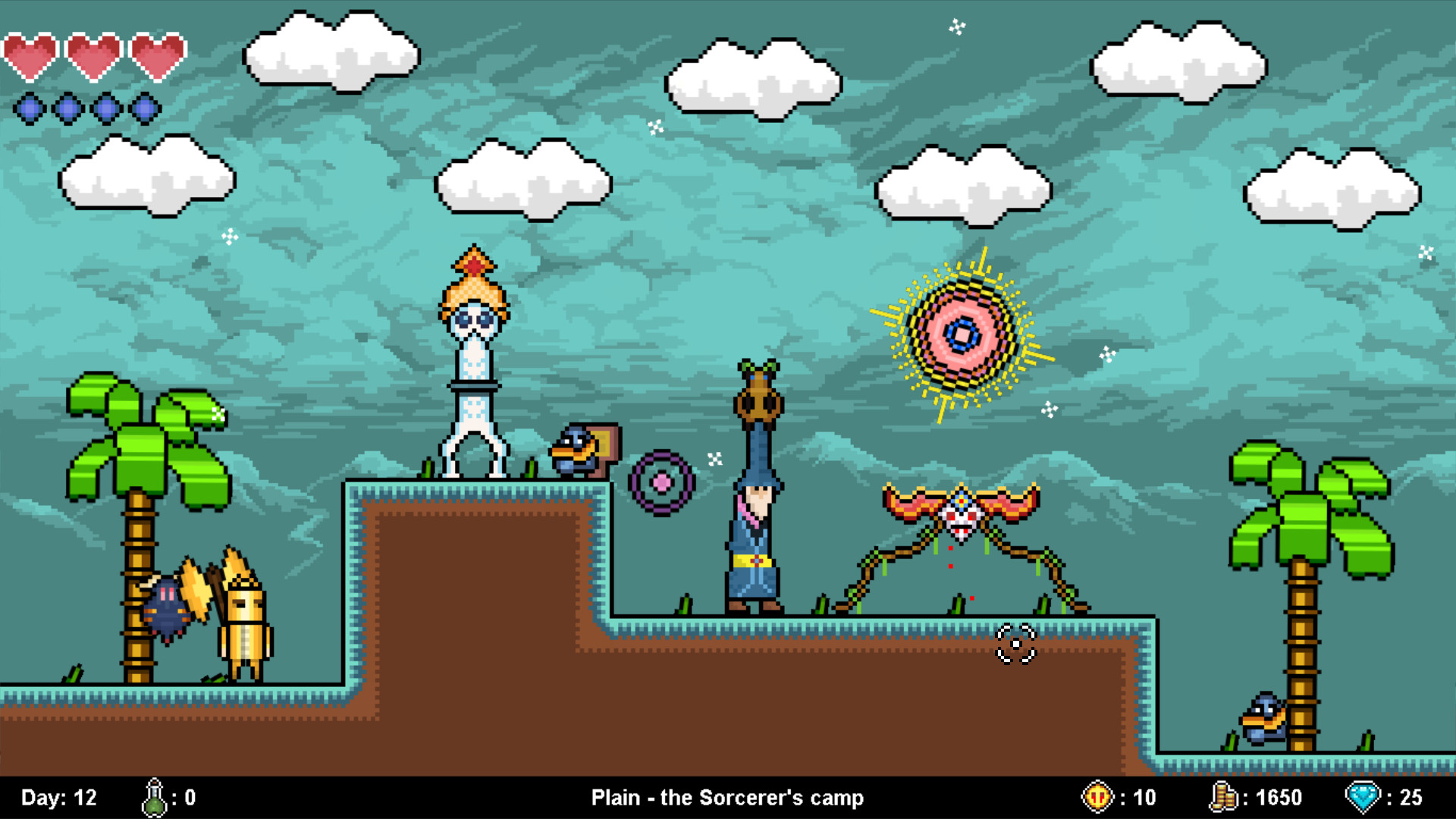Click the last heart in the health meter
1456x819 pixels.
click(x=155, y=53)
